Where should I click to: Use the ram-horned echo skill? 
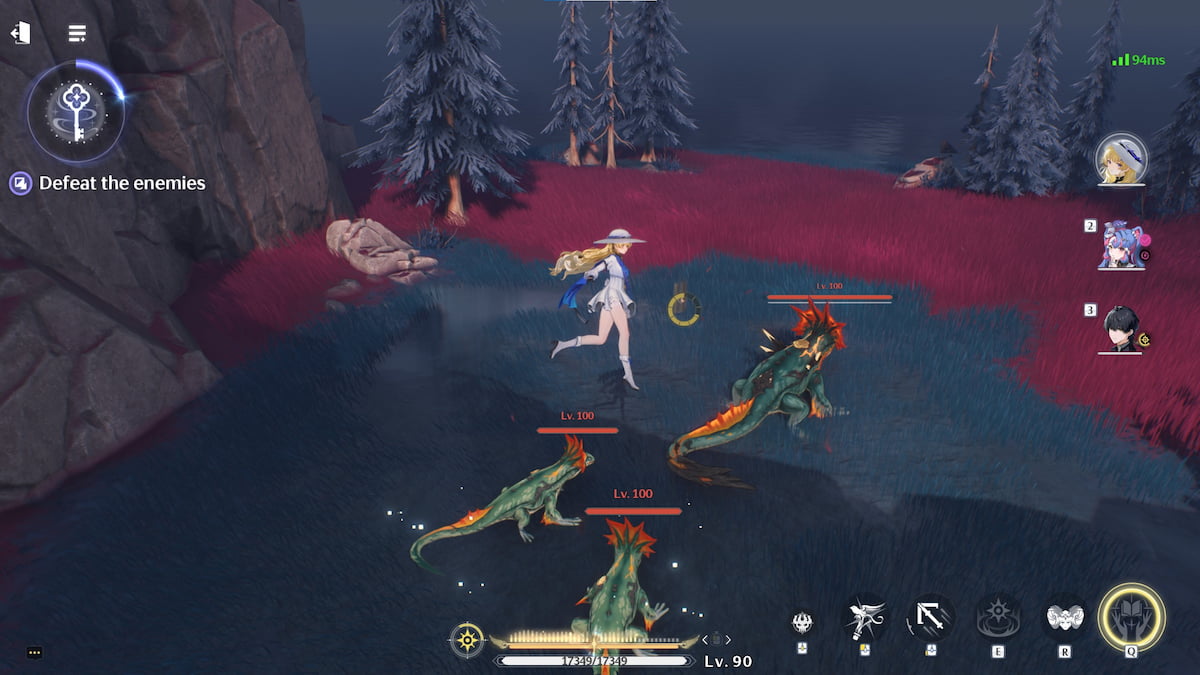click(x=1065, y=618)
